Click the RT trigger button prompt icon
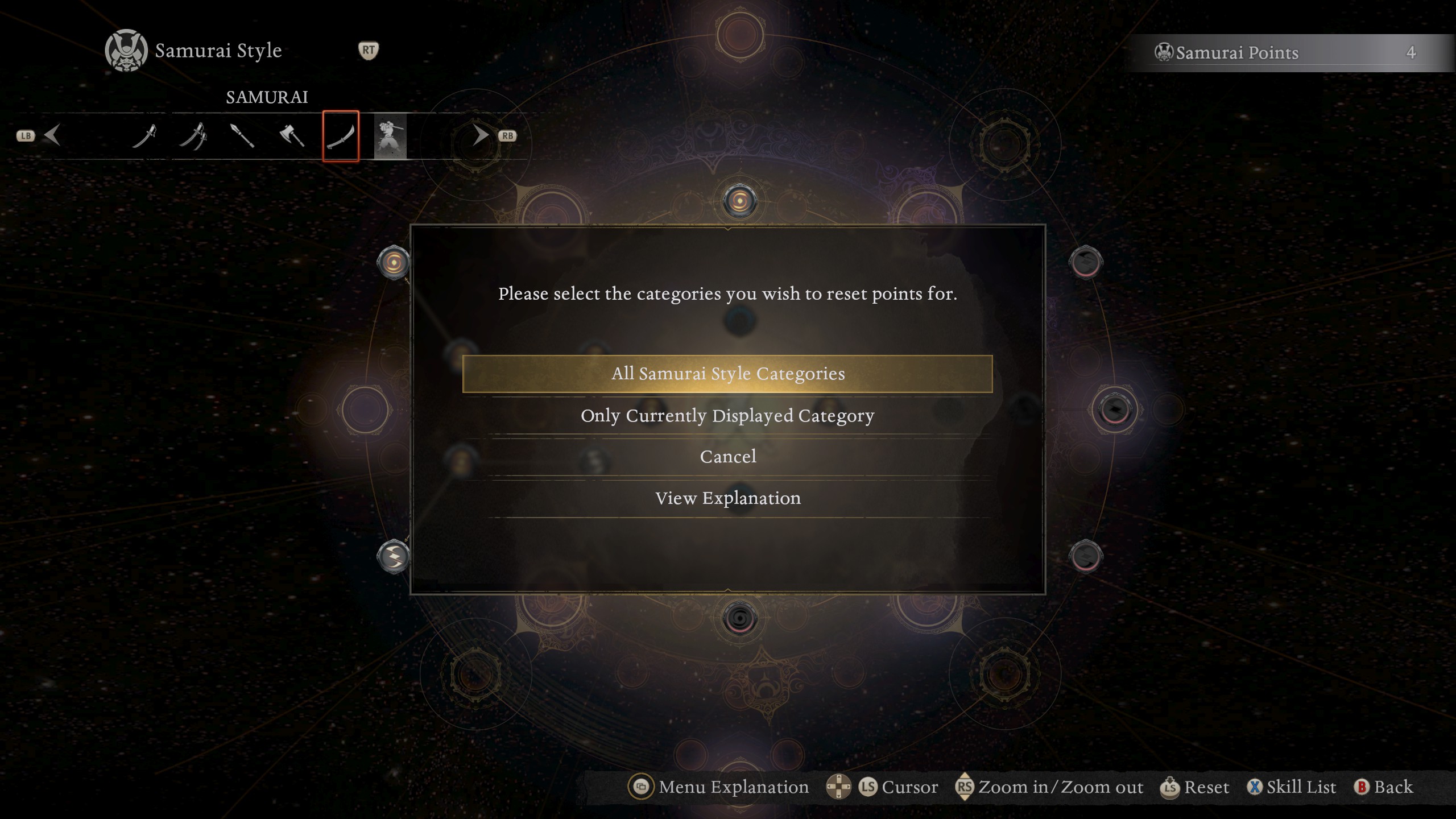 (x=369, y=50)
